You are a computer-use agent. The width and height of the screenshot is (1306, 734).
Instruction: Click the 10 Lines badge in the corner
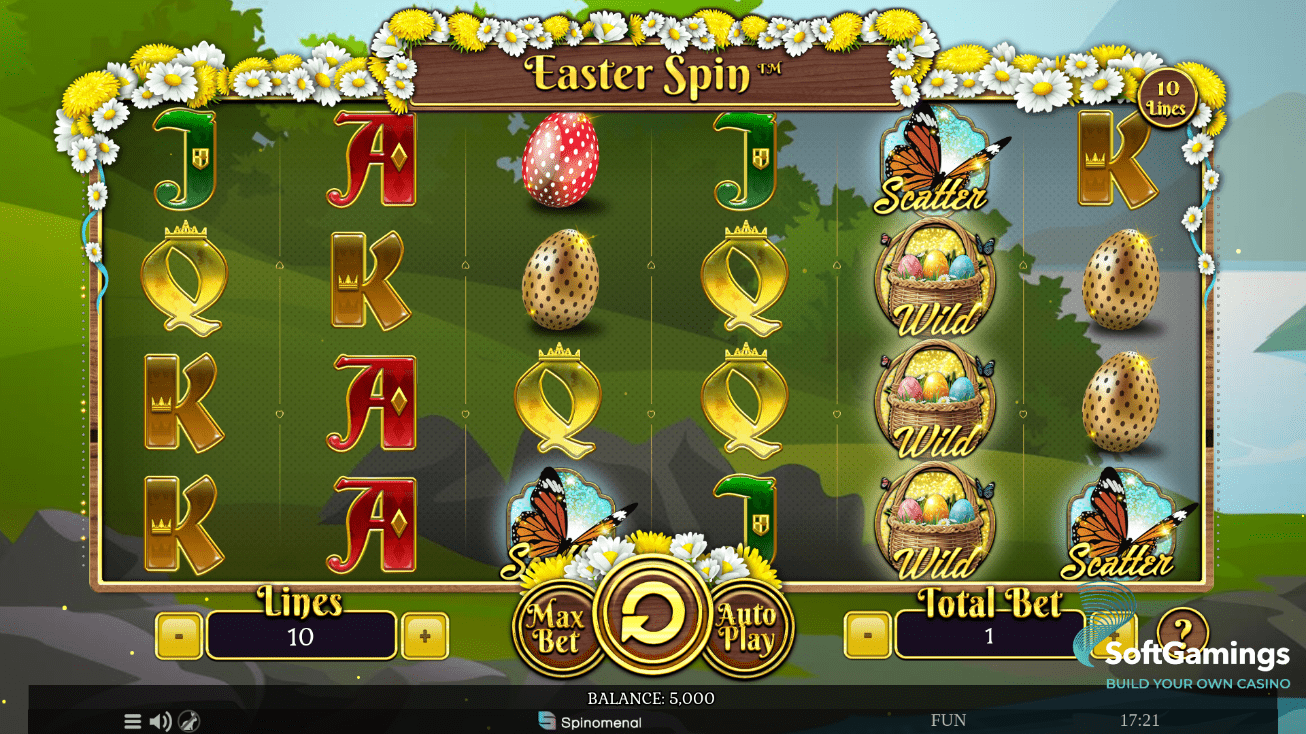pyautogui.click(x=1166, y=97)
